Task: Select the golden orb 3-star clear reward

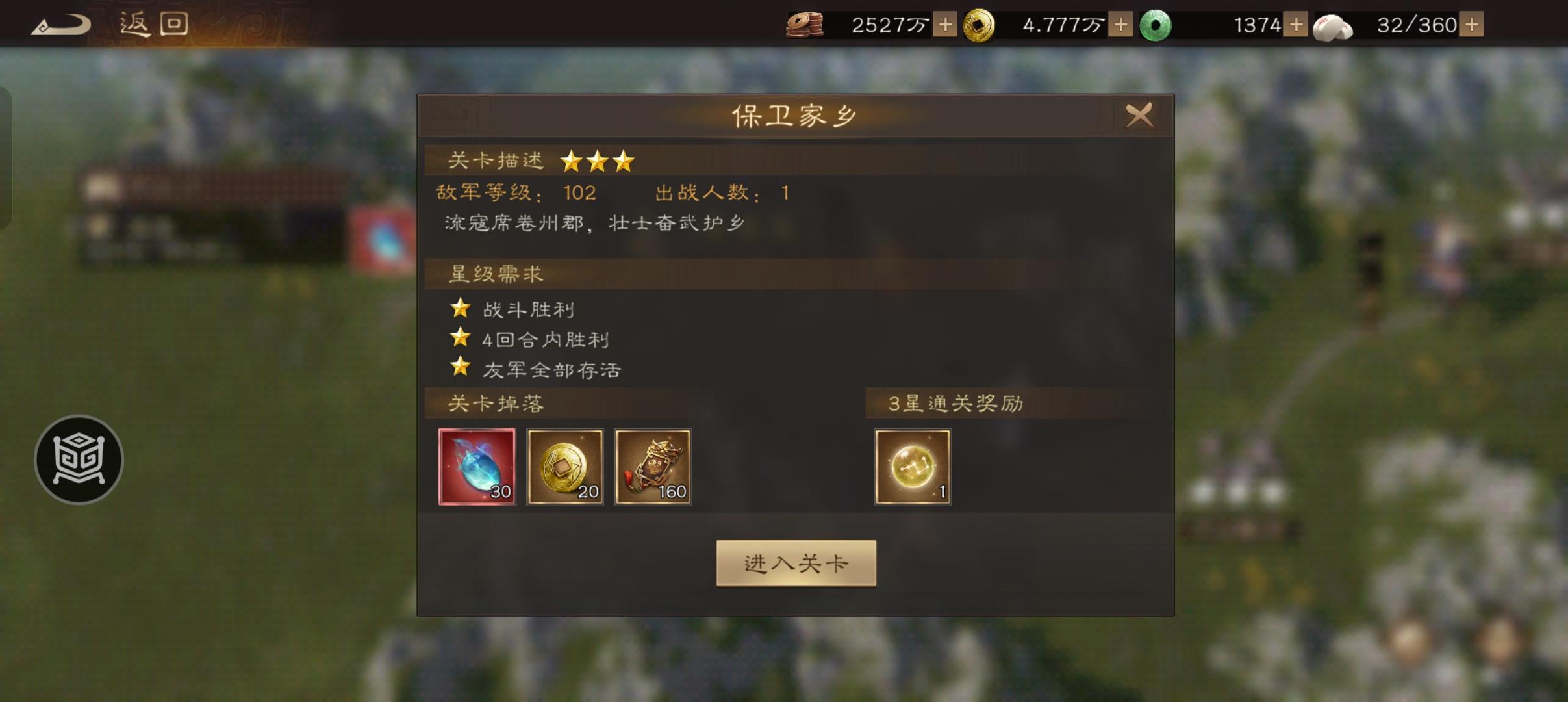Action: coord(913,467)
